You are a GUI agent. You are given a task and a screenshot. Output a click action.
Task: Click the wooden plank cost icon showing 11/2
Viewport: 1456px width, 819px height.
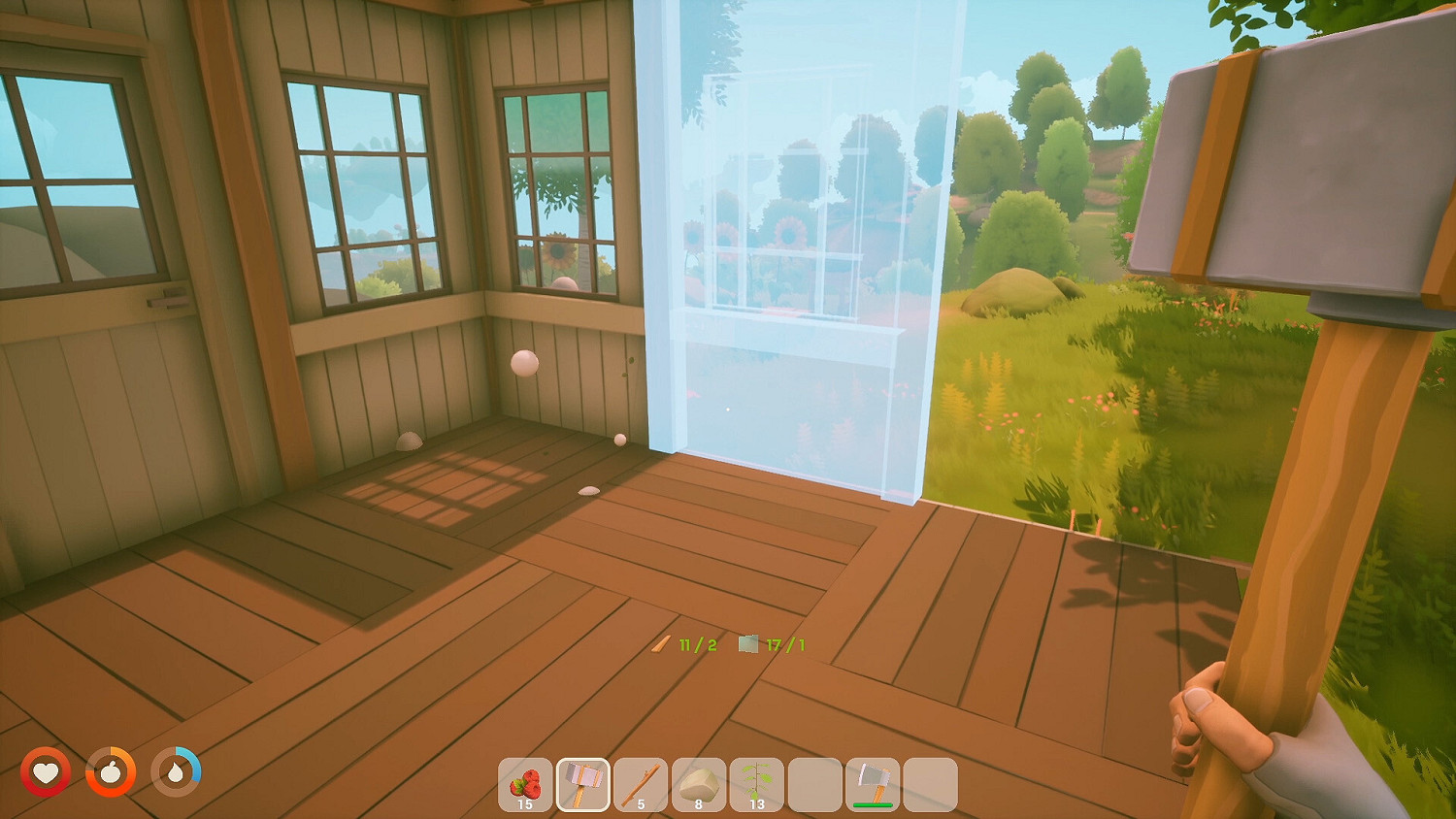click(x=663, y=642)
